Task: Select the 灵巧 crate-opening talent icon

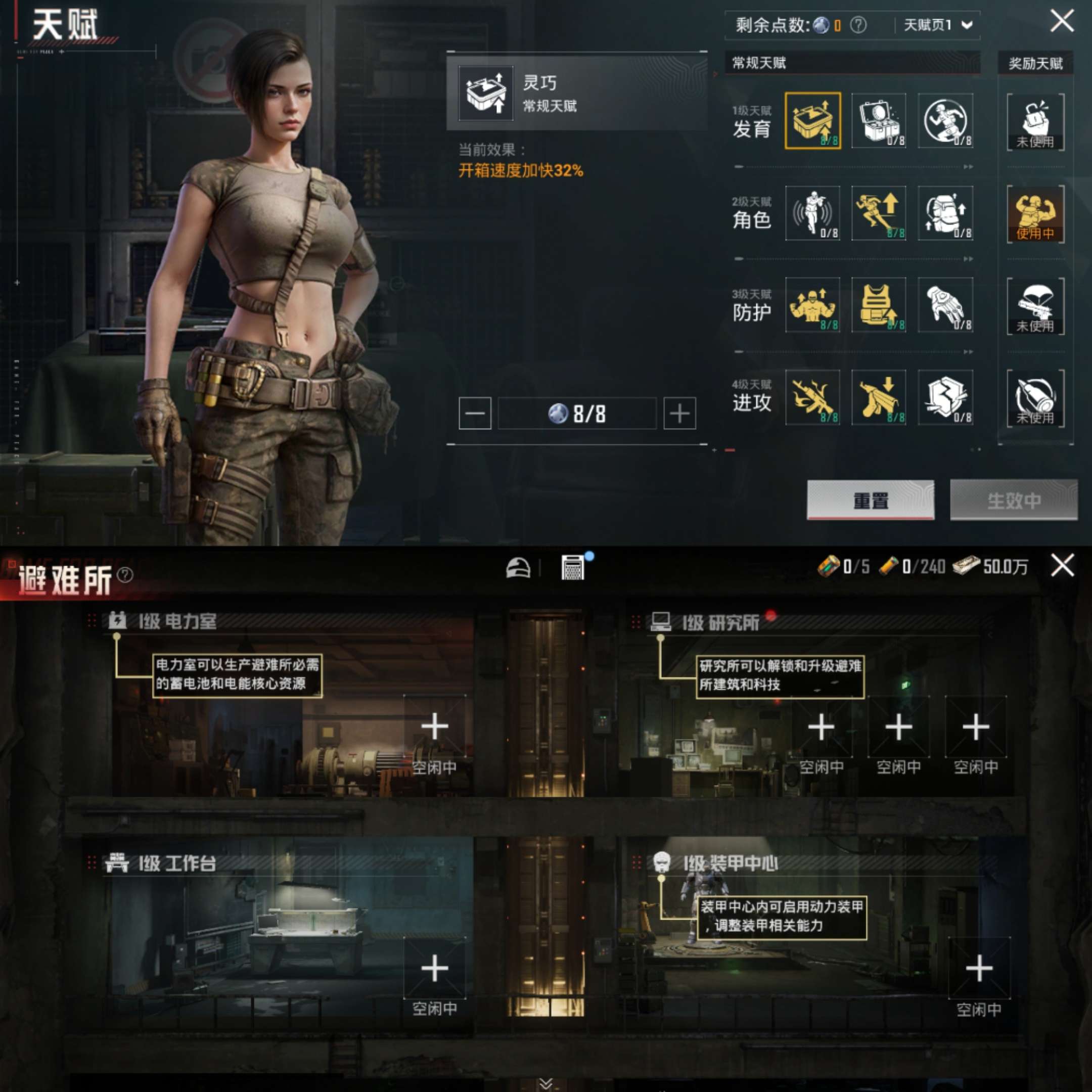Action: click(x=812, y=121)
